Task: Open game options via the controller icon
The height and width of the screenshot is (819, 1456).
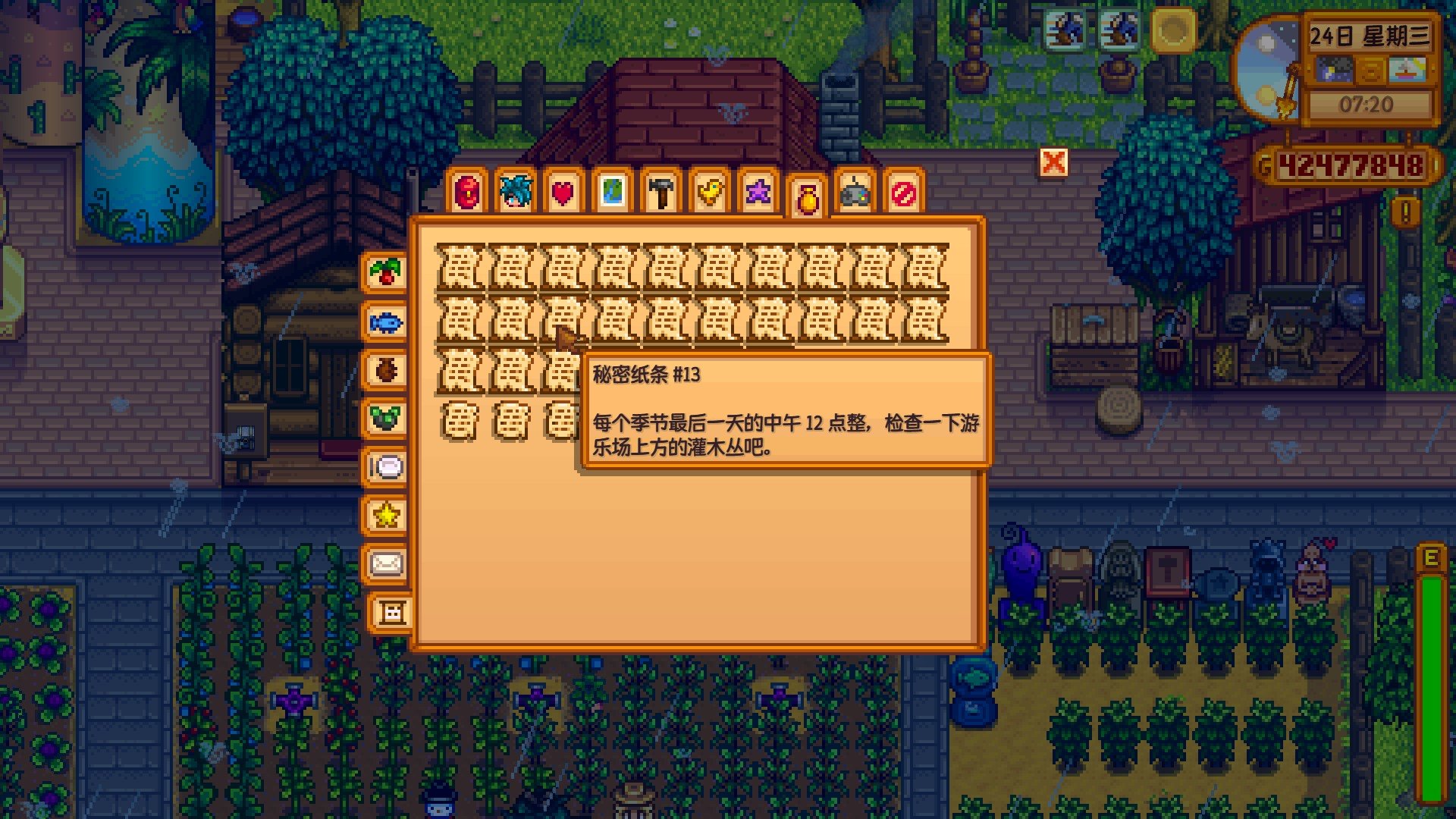Action: [x=855, y=193]
